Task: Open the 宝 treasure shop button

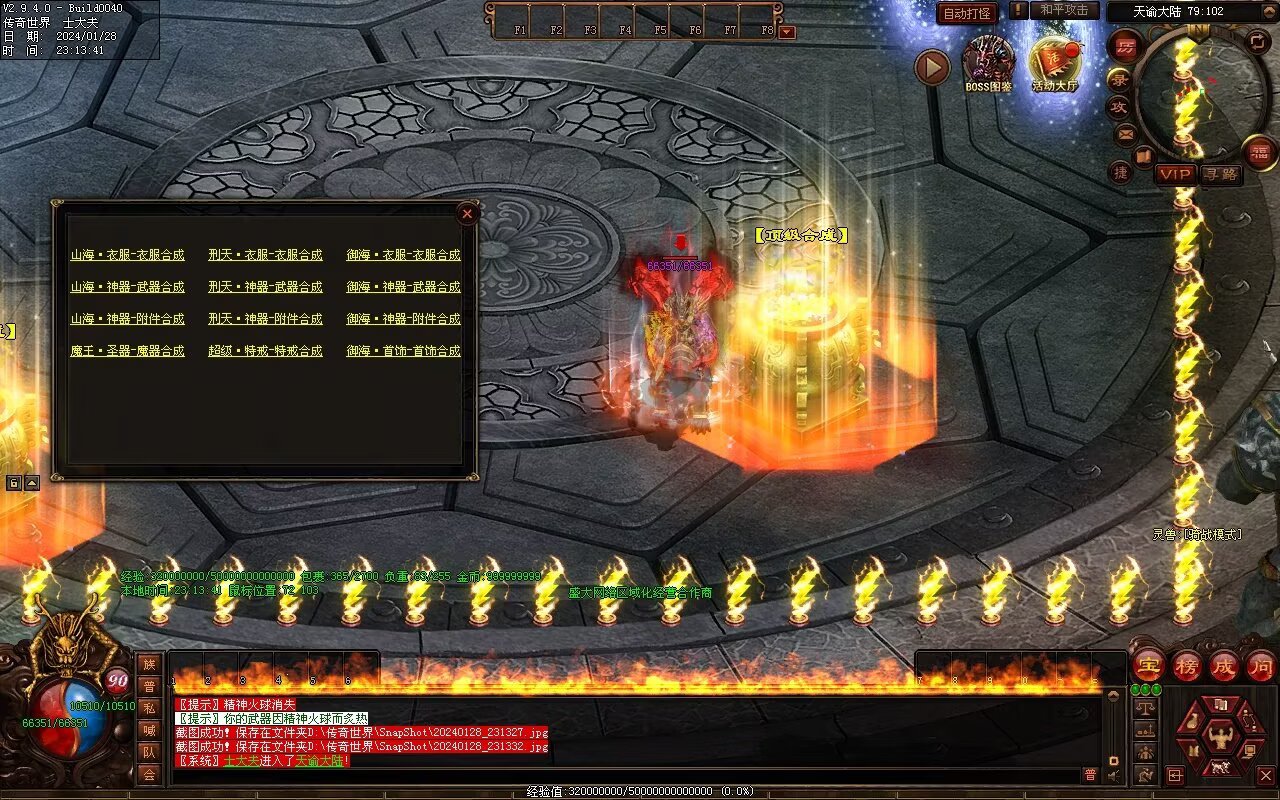Action: (1148, 666)
